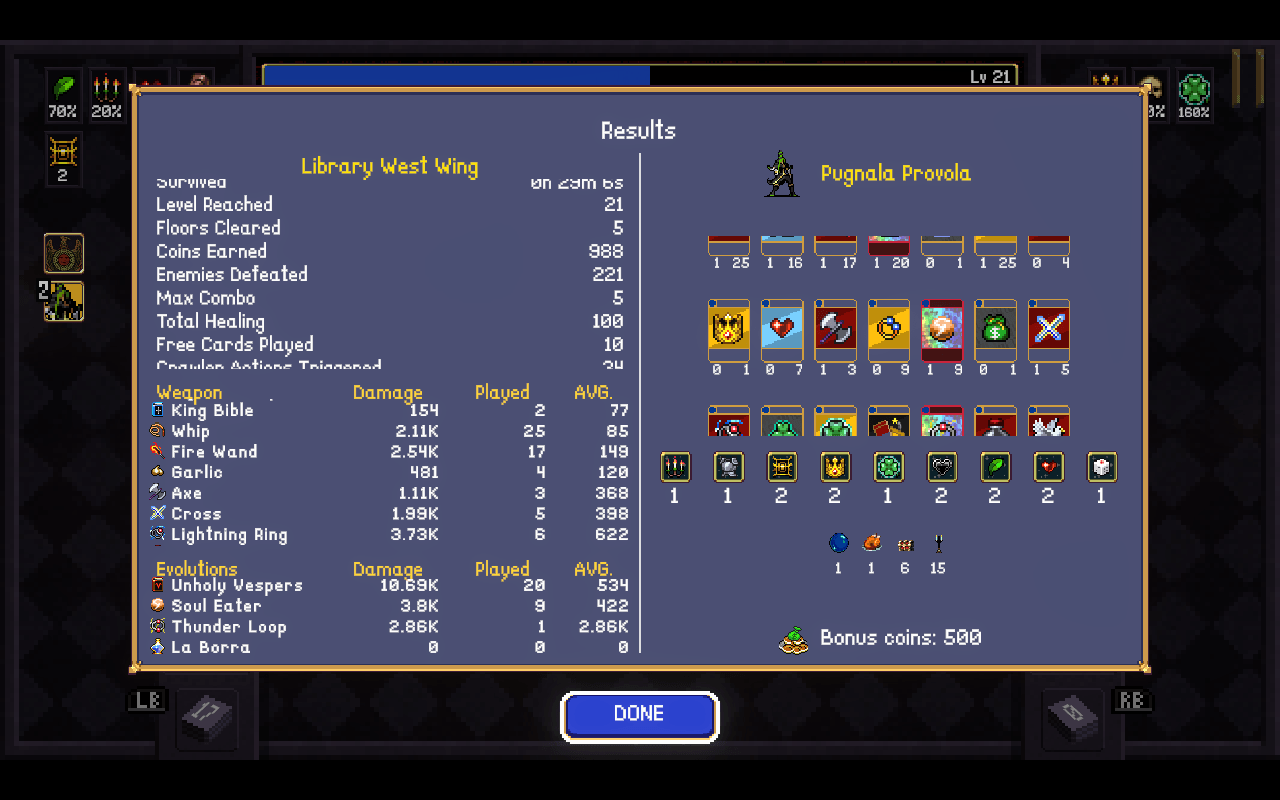
Task: Click the Candelabrador passive icon in results
Action: (675, 467)
